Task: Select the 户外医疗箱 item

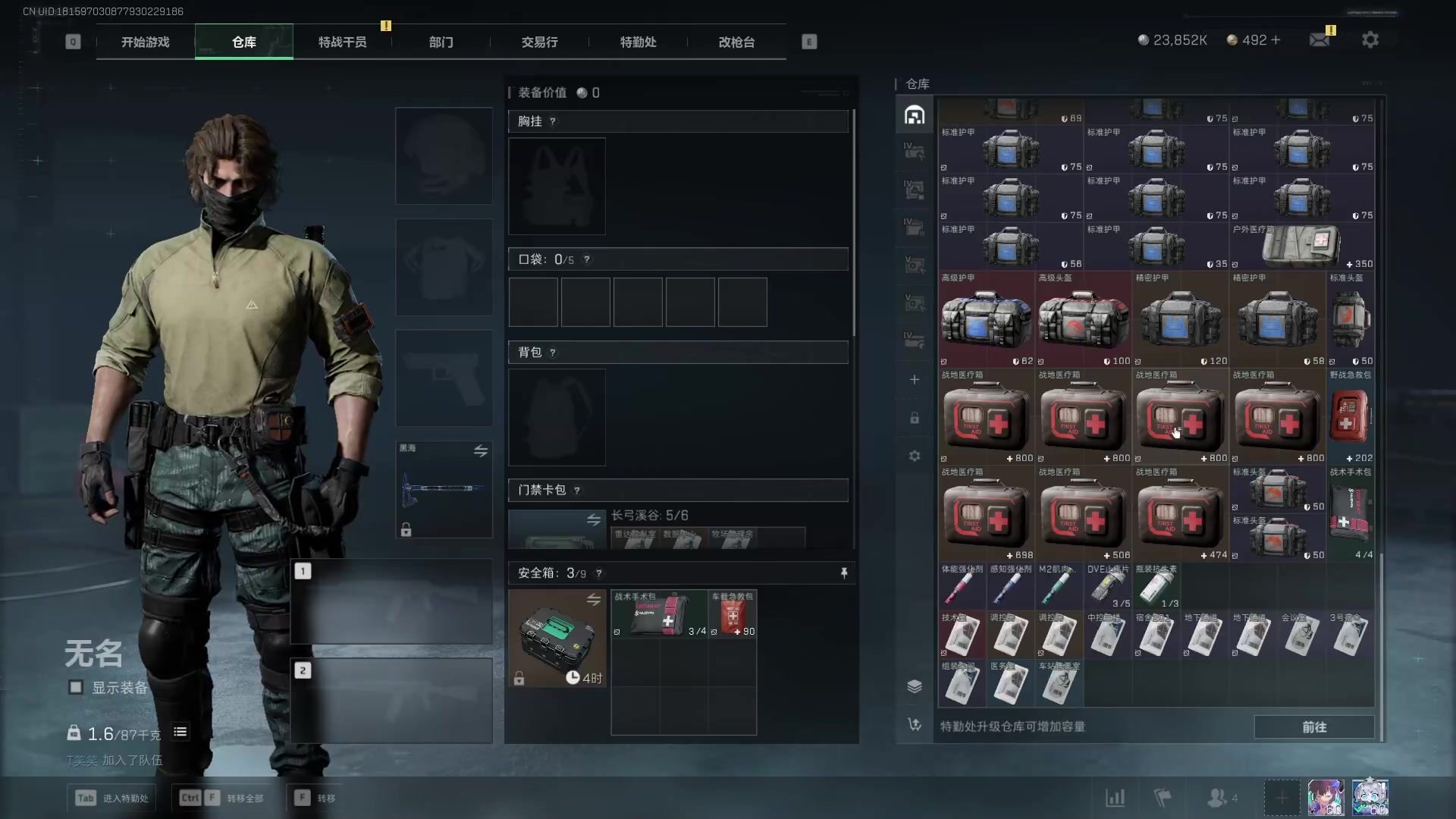Action: tap(1301, 246)
